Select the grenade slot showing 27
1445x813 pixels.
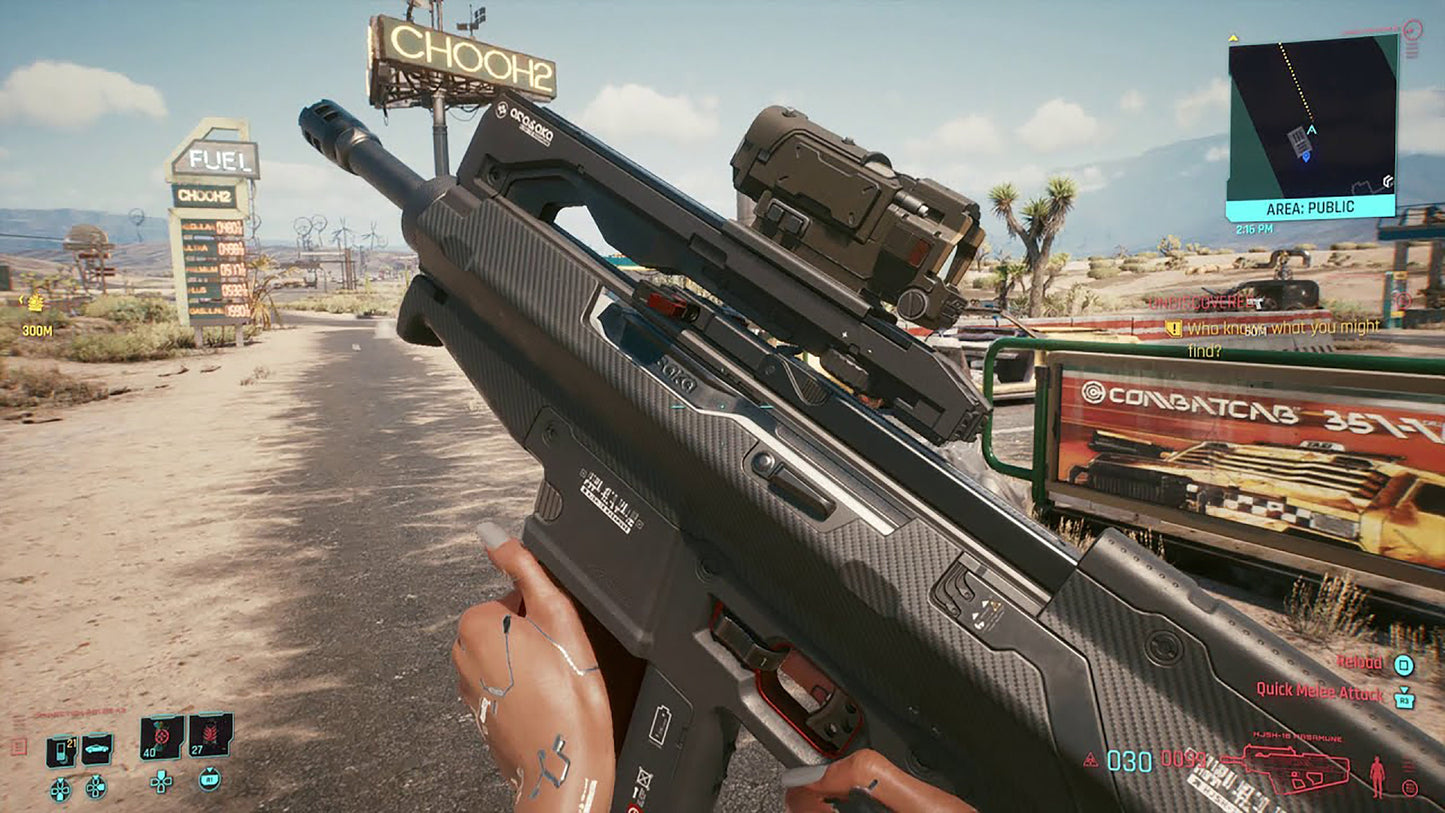point(210,736)
